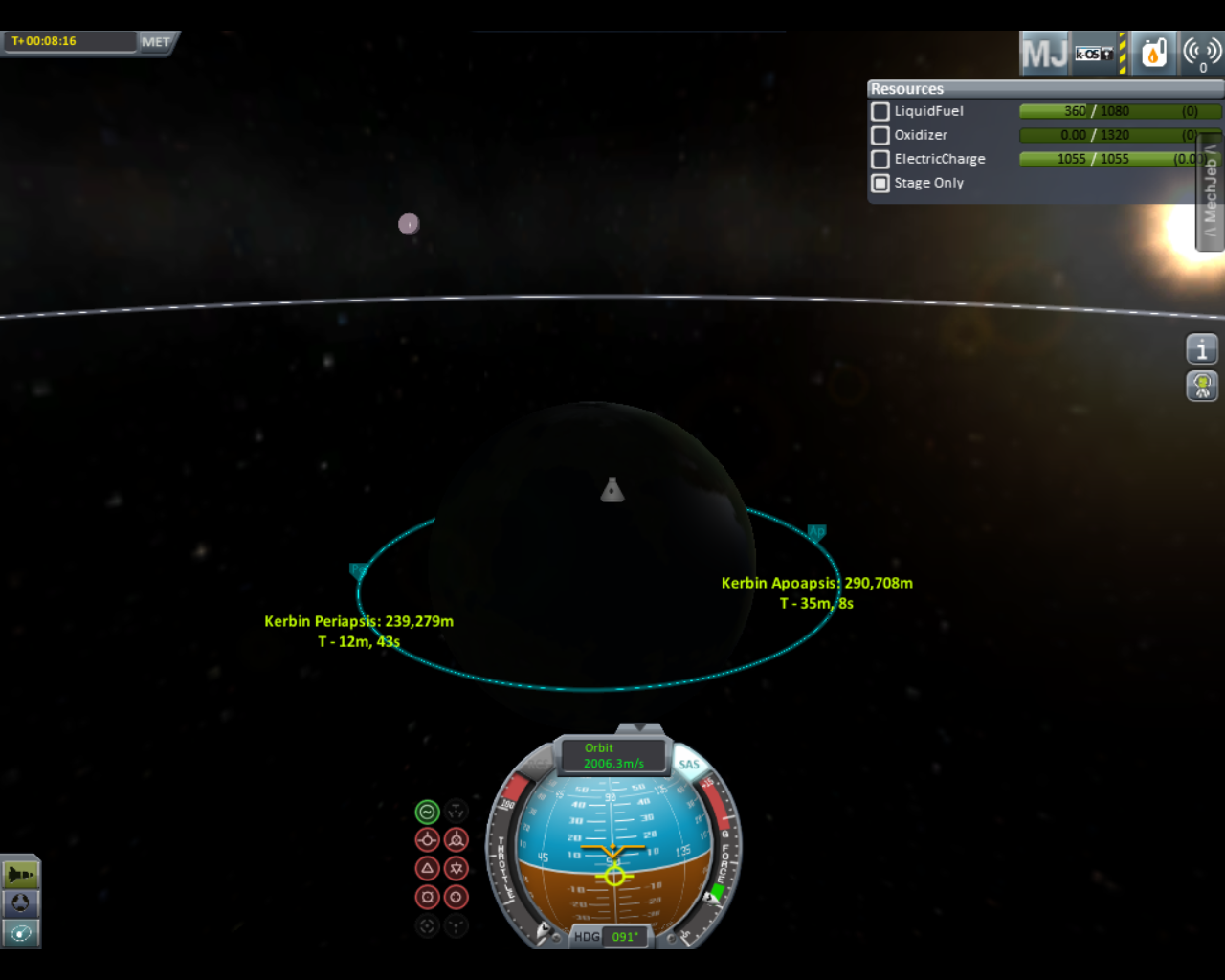The width and height of the screenshot is (1225, 980).
Task: Open the kerbal crew portrait button
Action: 1202,386
